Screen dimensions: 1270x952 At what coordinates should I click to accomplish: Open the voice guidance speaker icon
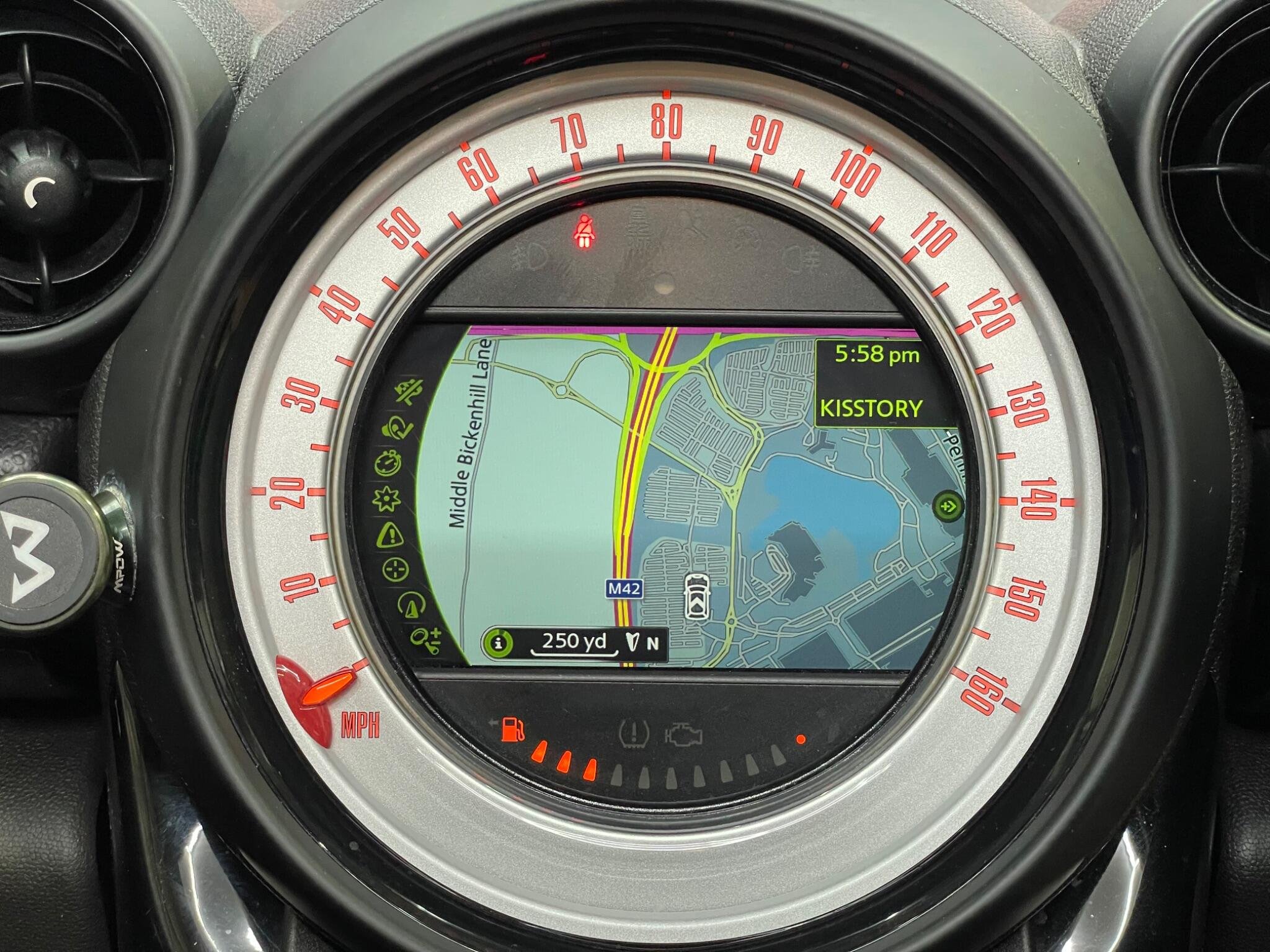[x=397, y=427]
